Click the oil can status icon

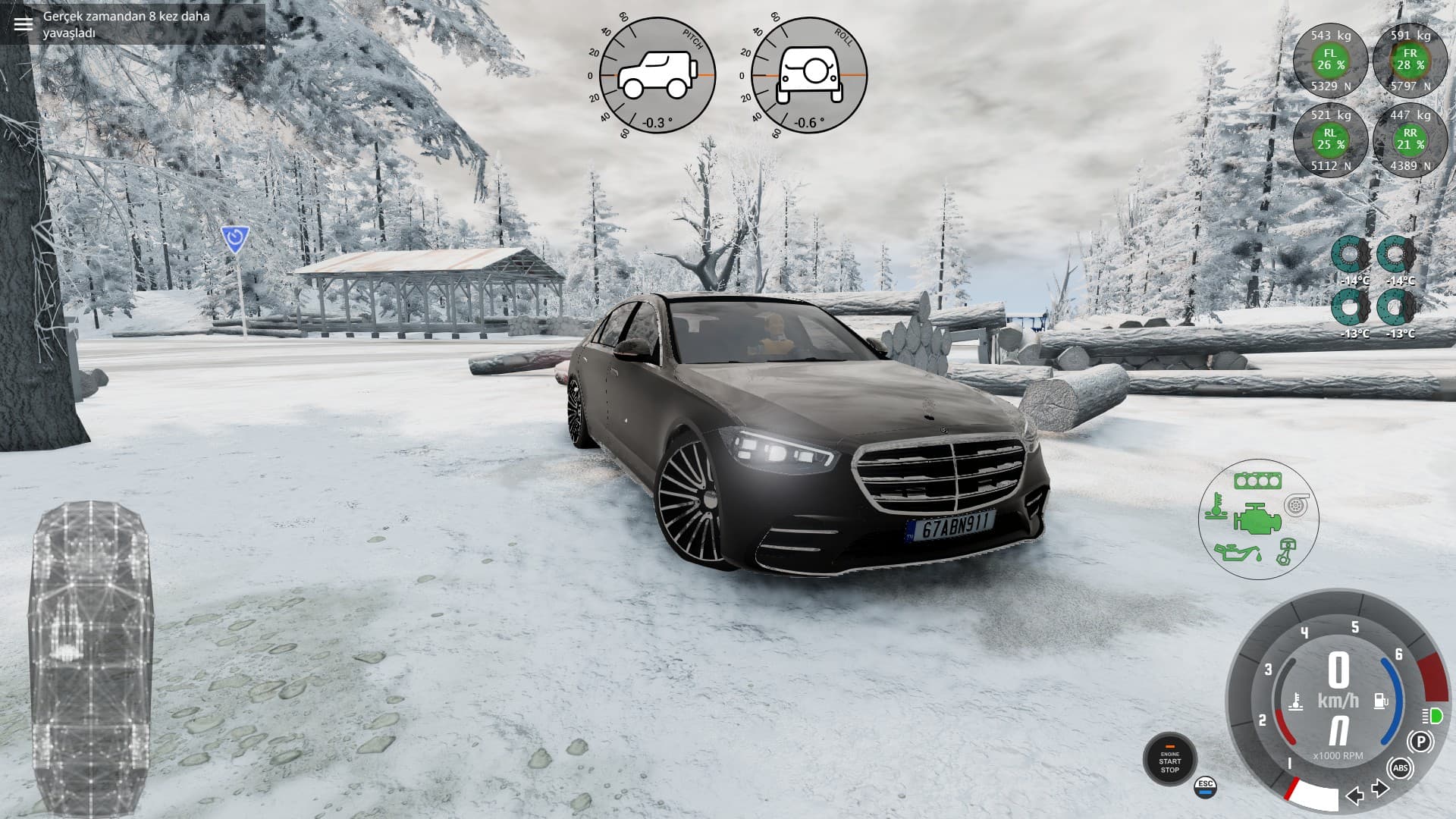pos(1236,552)
